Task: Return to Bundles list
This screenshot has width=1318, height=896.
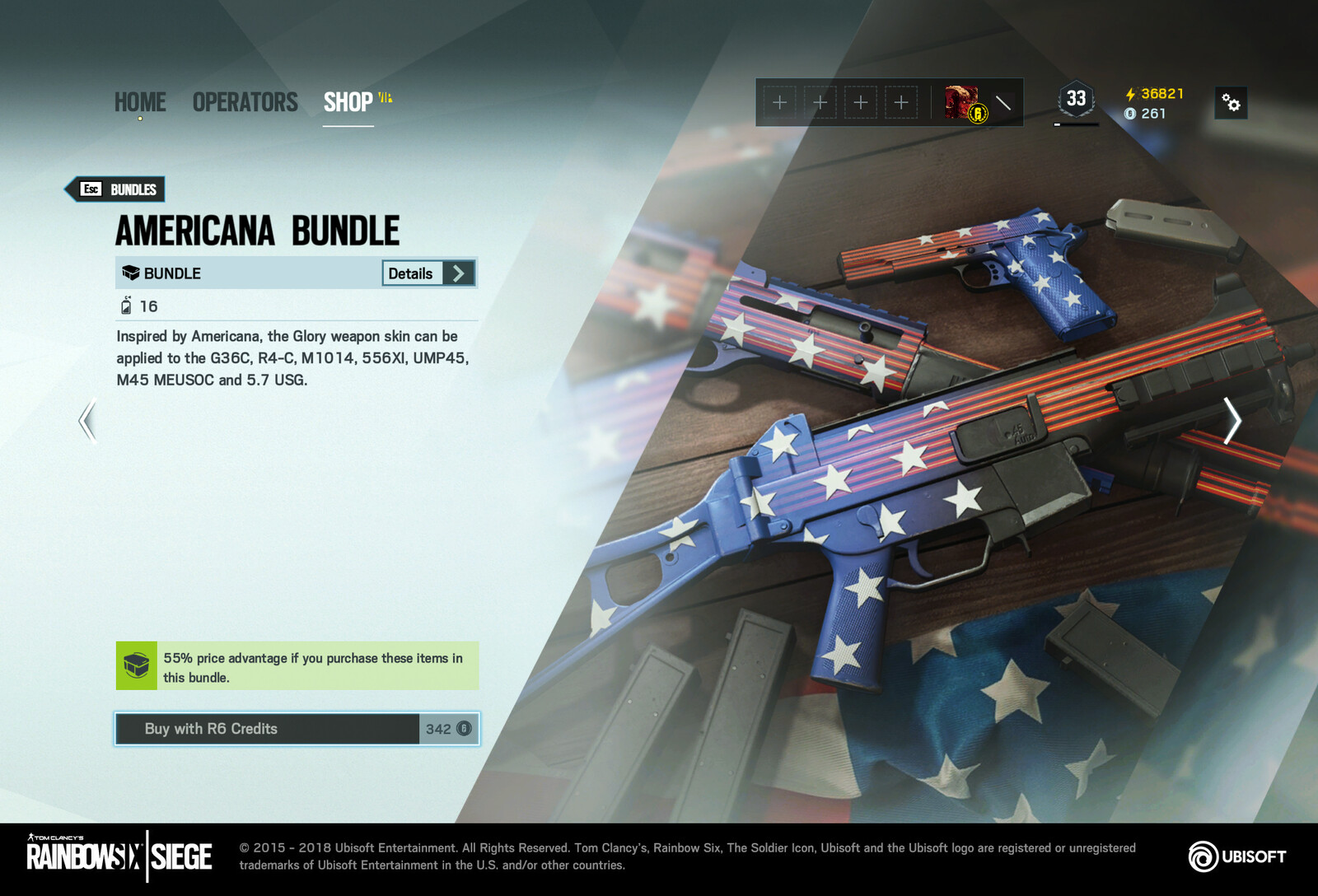Action: click(x=116, y=189)
